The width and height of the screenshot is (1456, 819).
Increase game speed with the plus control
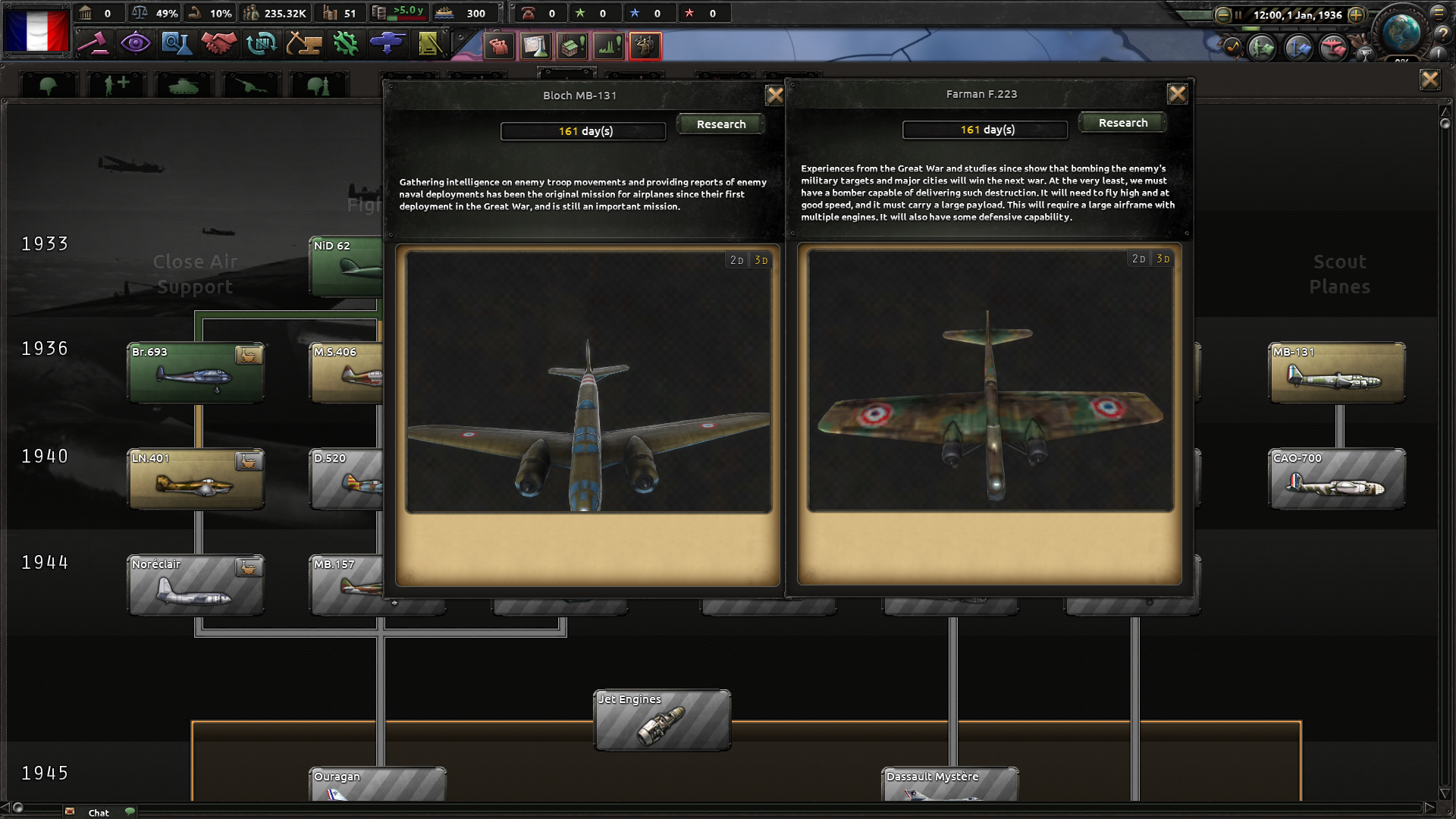pos(1357,14)
